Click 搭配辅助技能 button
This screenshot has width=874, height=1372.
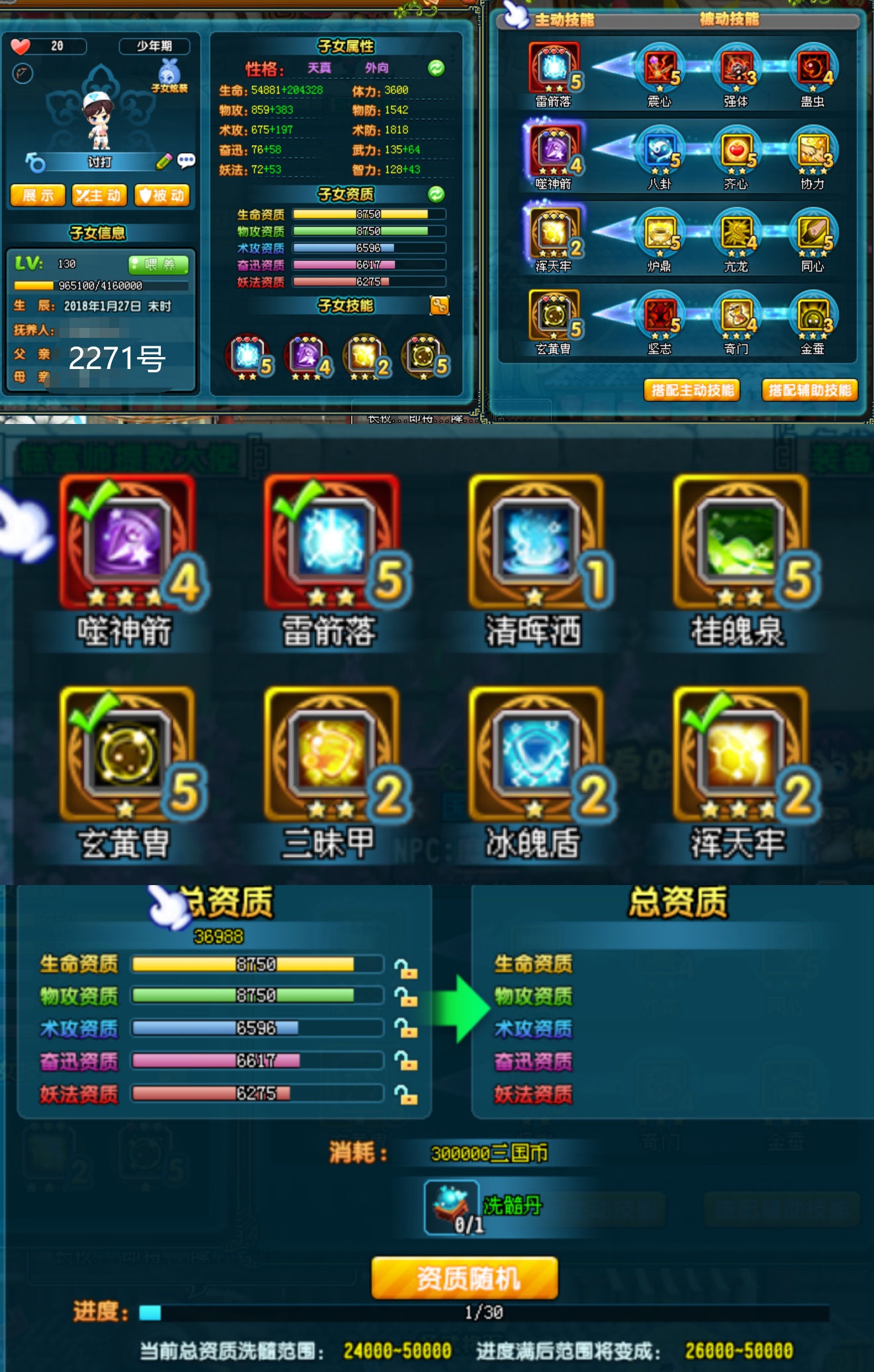click(810, 390)
